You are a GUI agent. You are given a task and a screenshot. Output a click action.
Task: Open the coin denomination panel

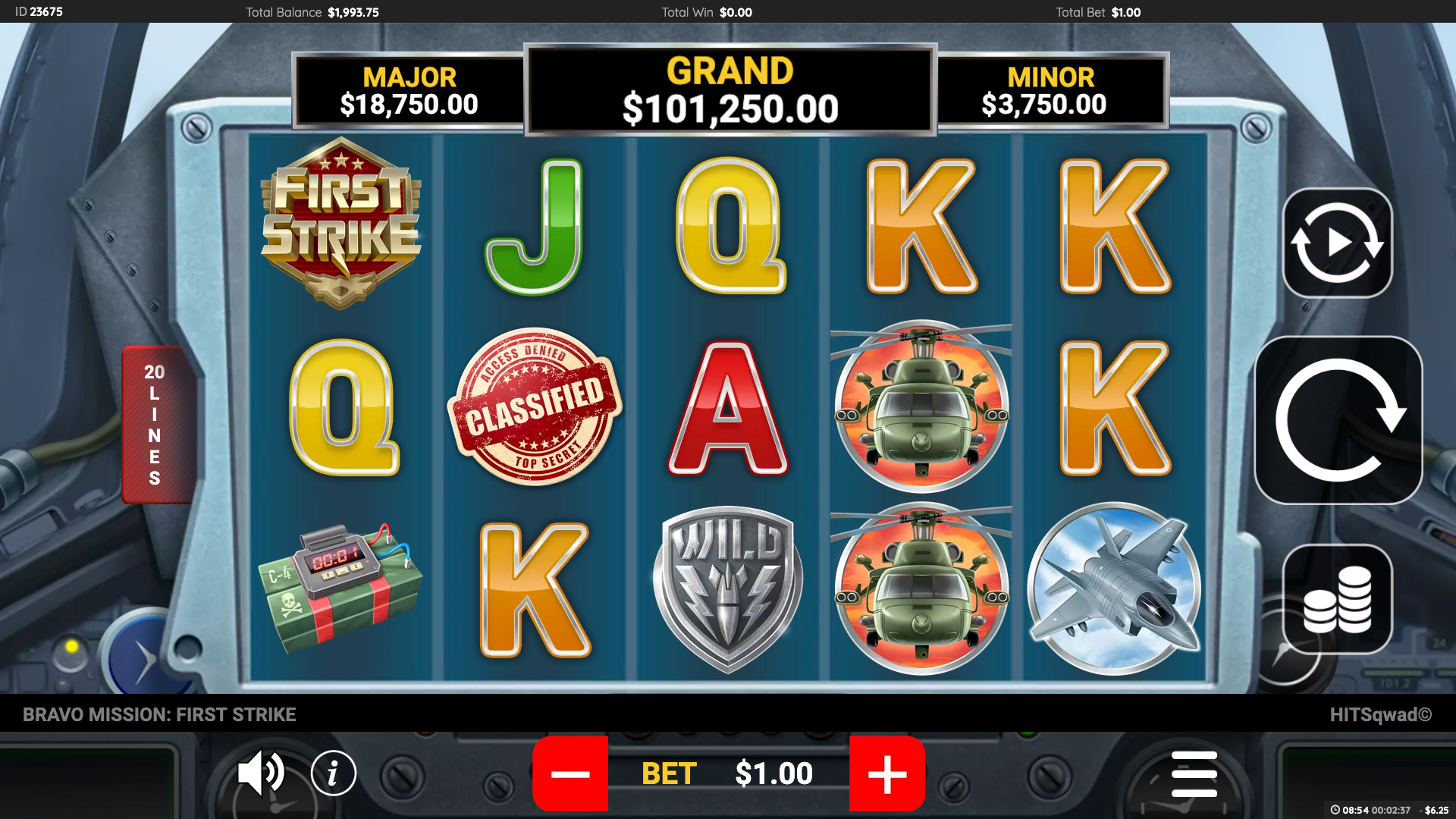1337,599
